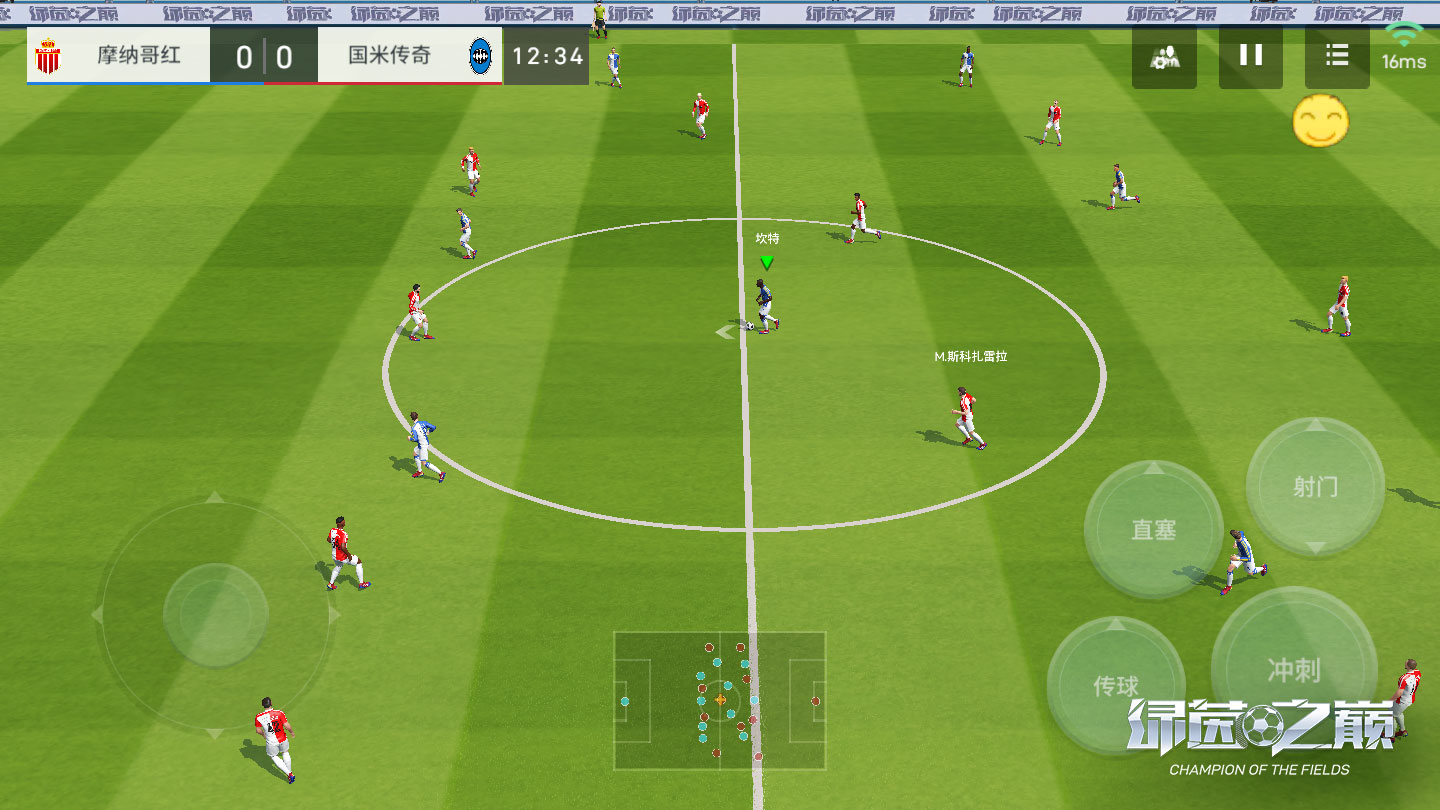Tap the 射门 shoot button
Screen dimensions: 1440x810
click(x=1315, y=487)
